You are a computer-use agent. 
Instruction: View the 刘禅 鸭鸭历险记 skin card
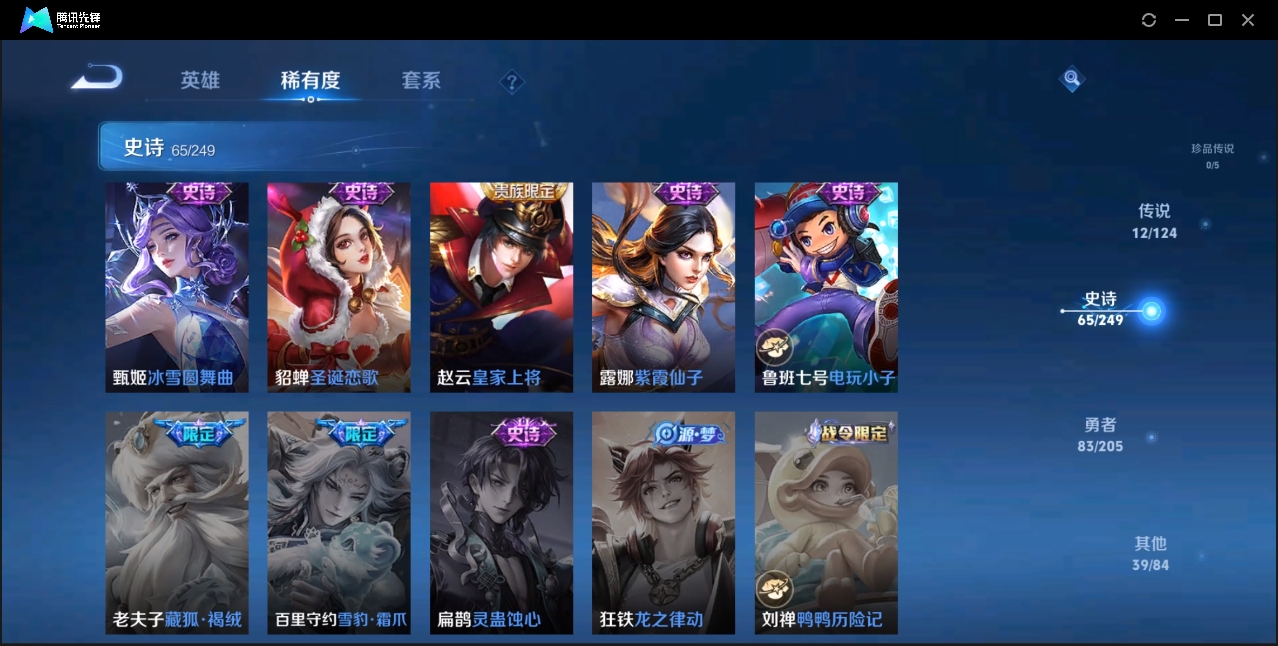(826, 522)
